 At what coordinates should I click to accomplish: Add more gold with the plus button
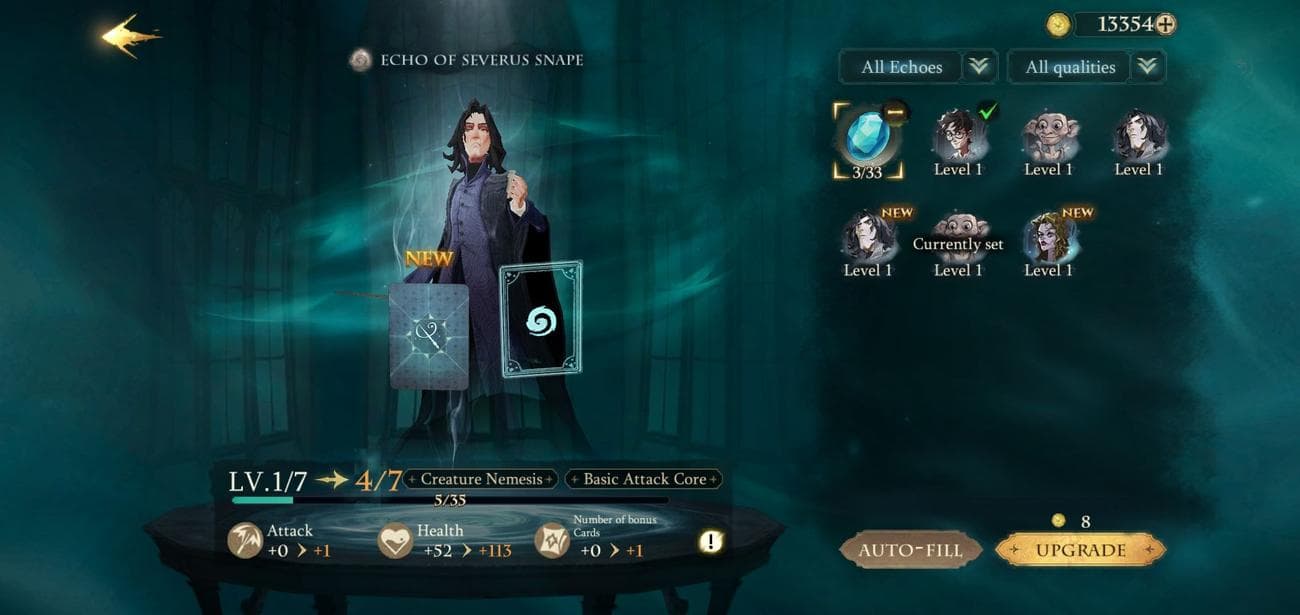pyautogui.click(x=1165, y=25)
